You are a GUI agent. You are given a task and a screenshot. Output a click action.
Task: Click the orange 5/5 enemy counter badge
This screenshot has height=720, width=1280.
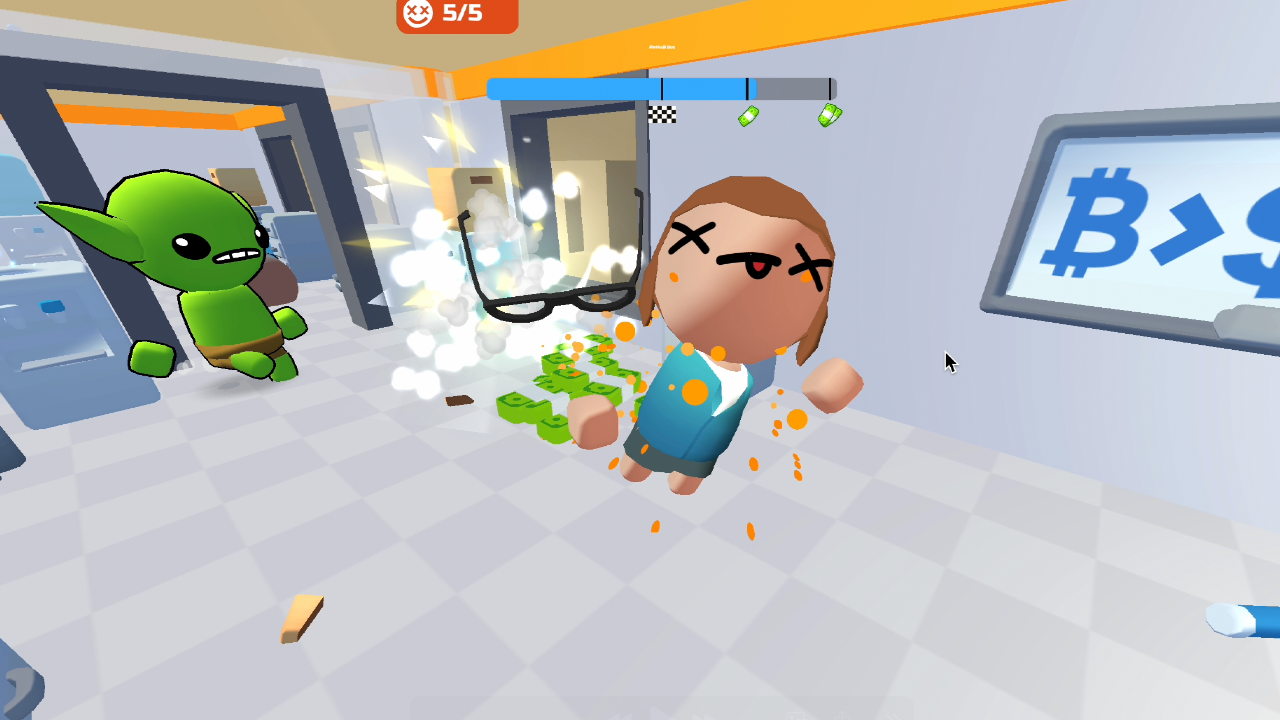[x=456, y=14]
